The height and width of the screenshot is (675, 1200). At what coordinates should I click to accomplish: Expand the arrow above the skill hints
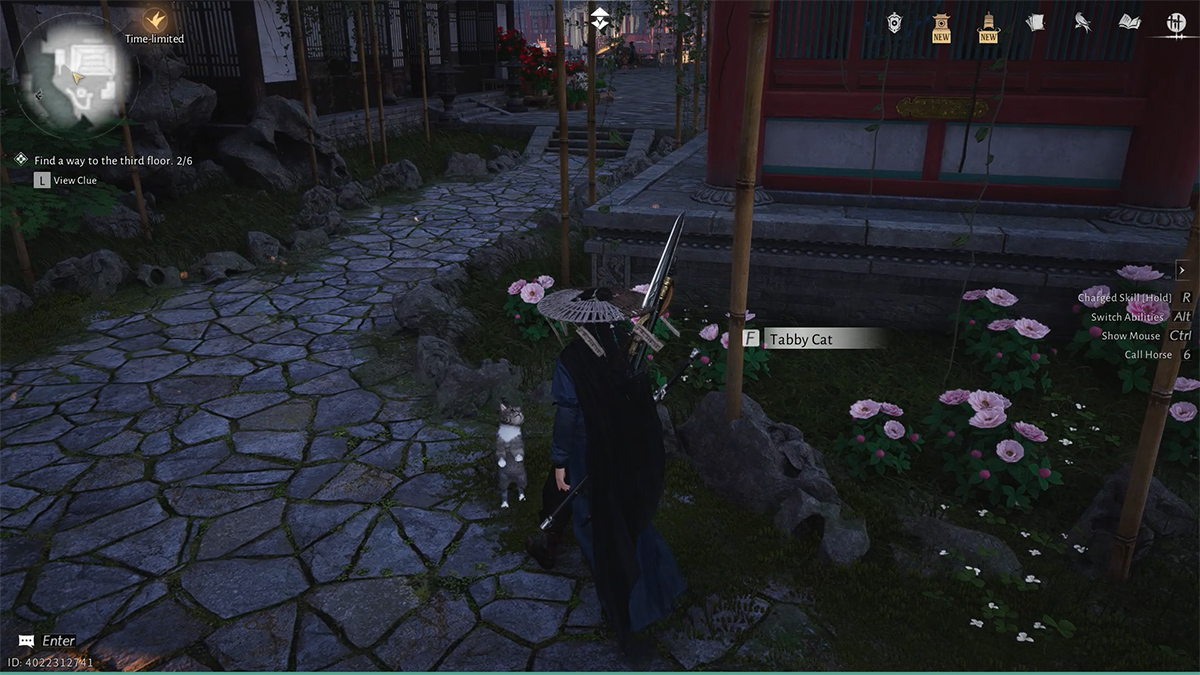click(1181, 270)
